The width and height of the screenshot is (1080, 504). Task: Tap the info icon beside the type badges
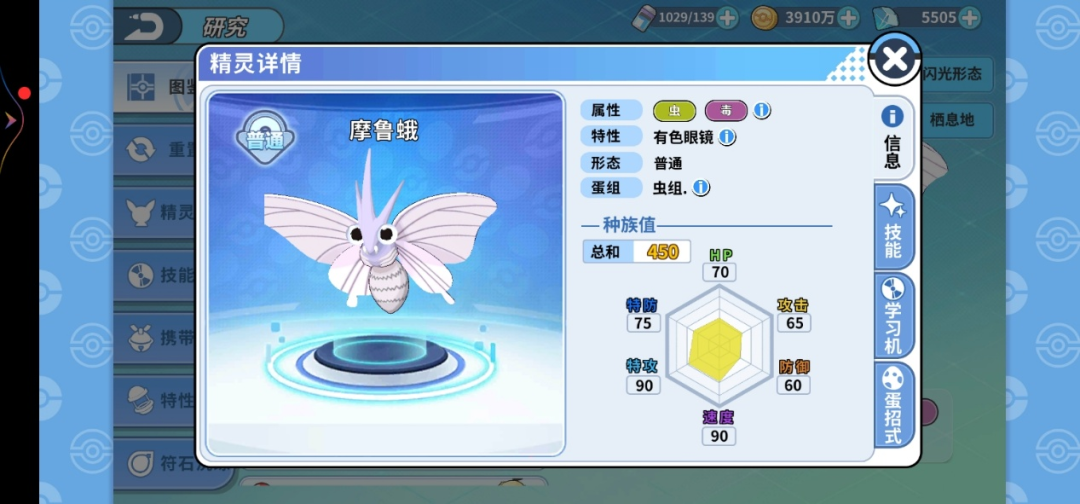762,110
